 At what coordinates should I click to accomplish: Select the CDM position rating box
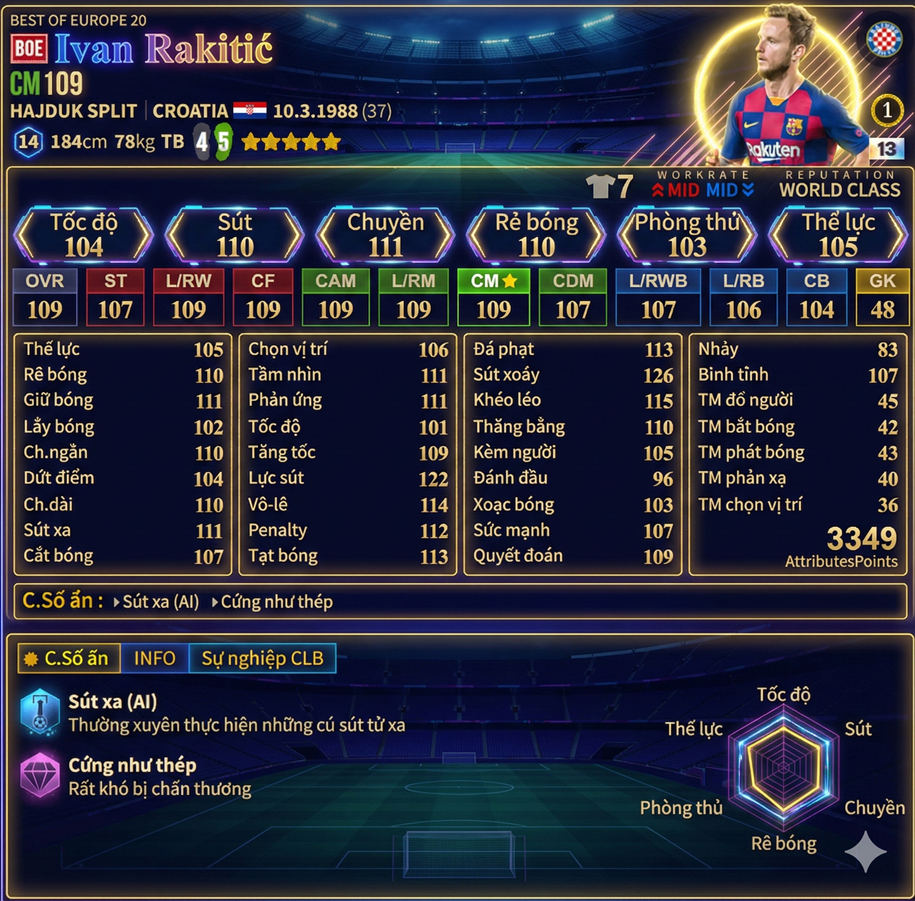tap(573, 297)
